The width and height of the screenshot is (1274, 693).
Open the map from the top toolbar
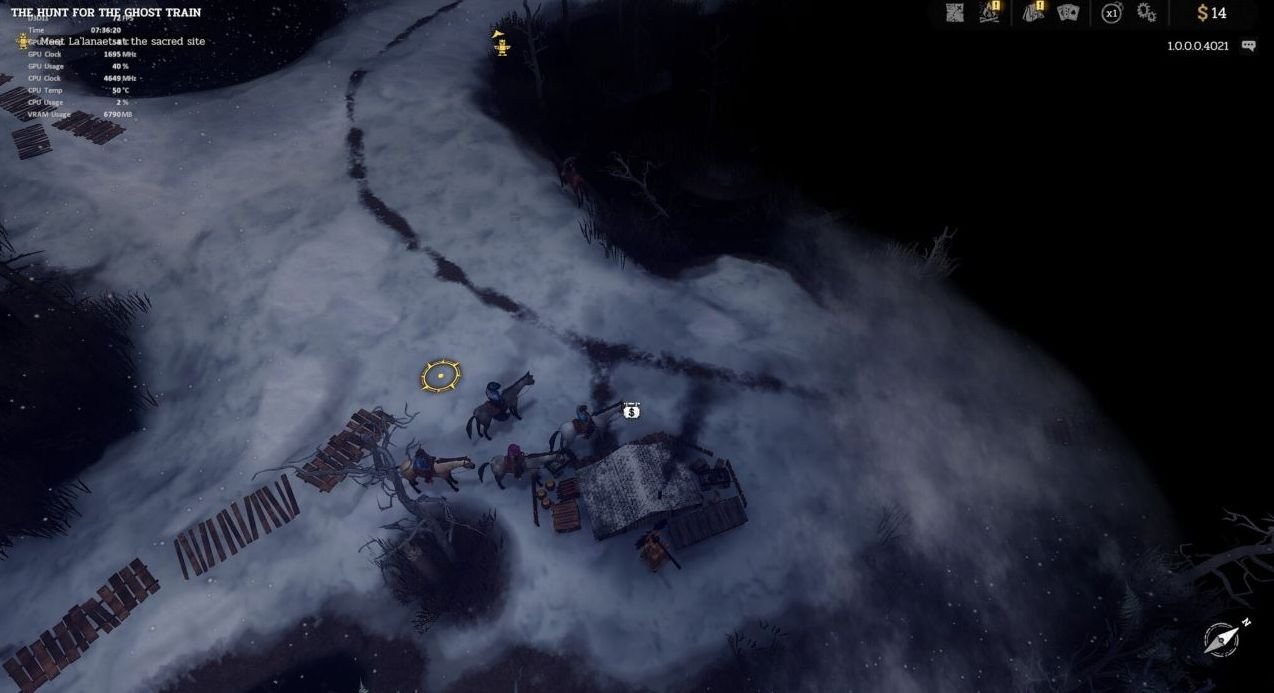955,13
